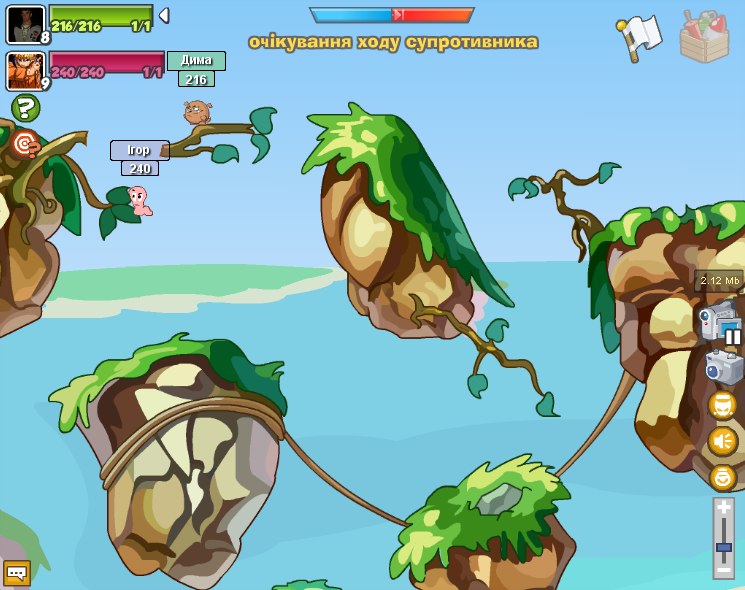Open the green question mark help button

25,107
